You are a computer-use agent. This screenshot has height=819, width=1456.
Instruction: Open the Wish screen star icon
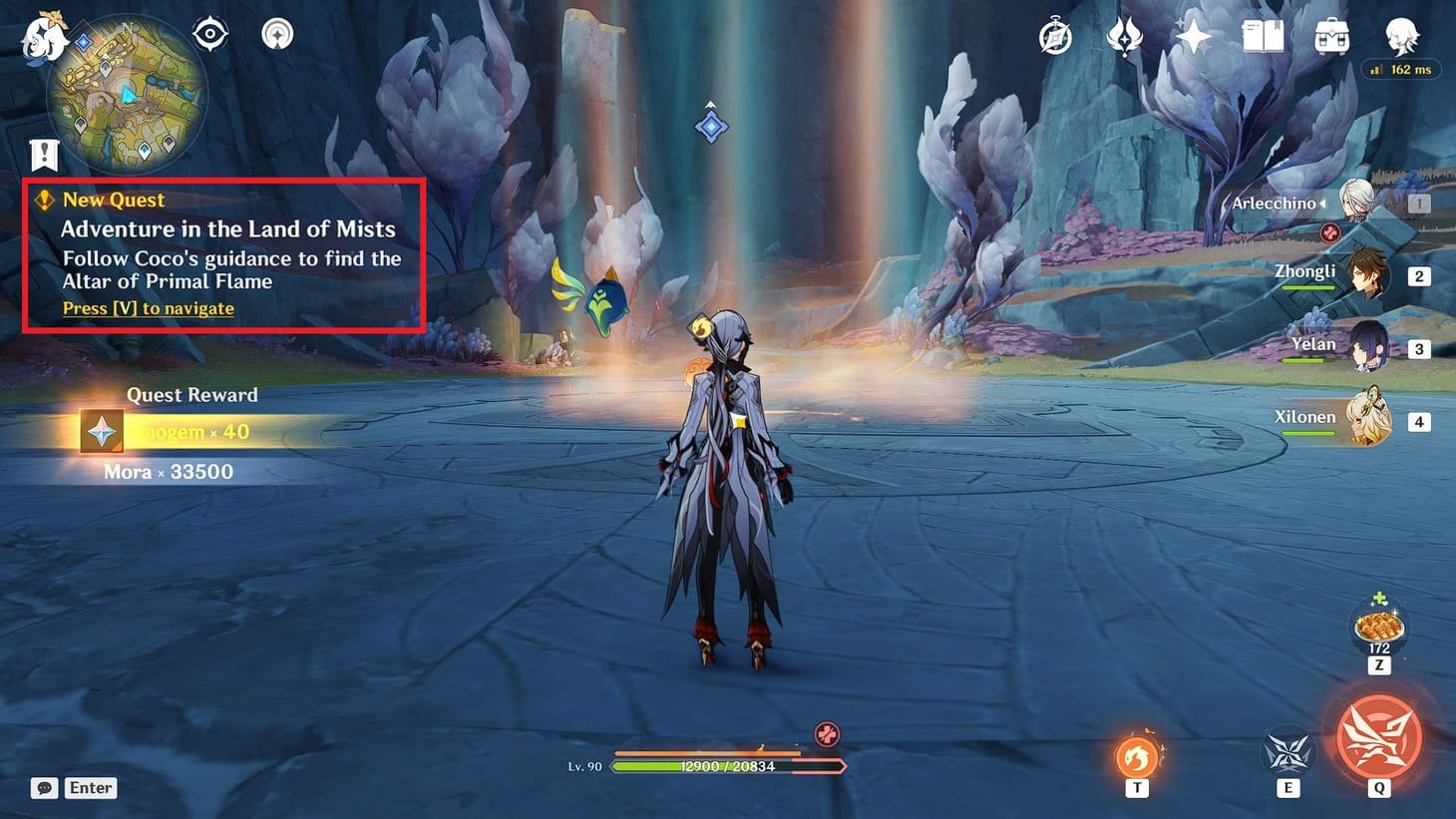(x=1193, y=38)
